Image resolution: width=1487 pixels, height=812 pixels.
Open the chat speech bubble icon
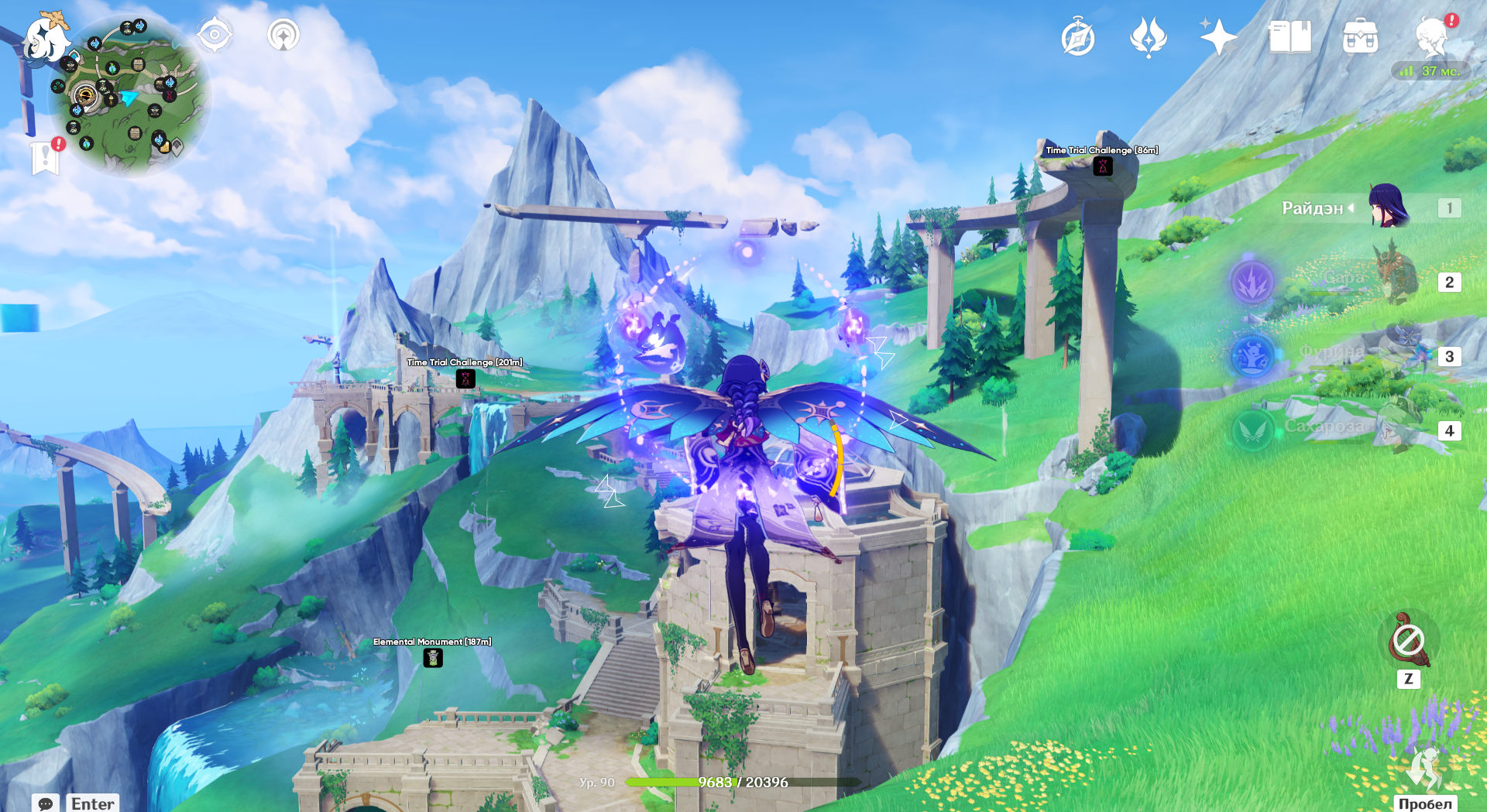click(45, 803)
